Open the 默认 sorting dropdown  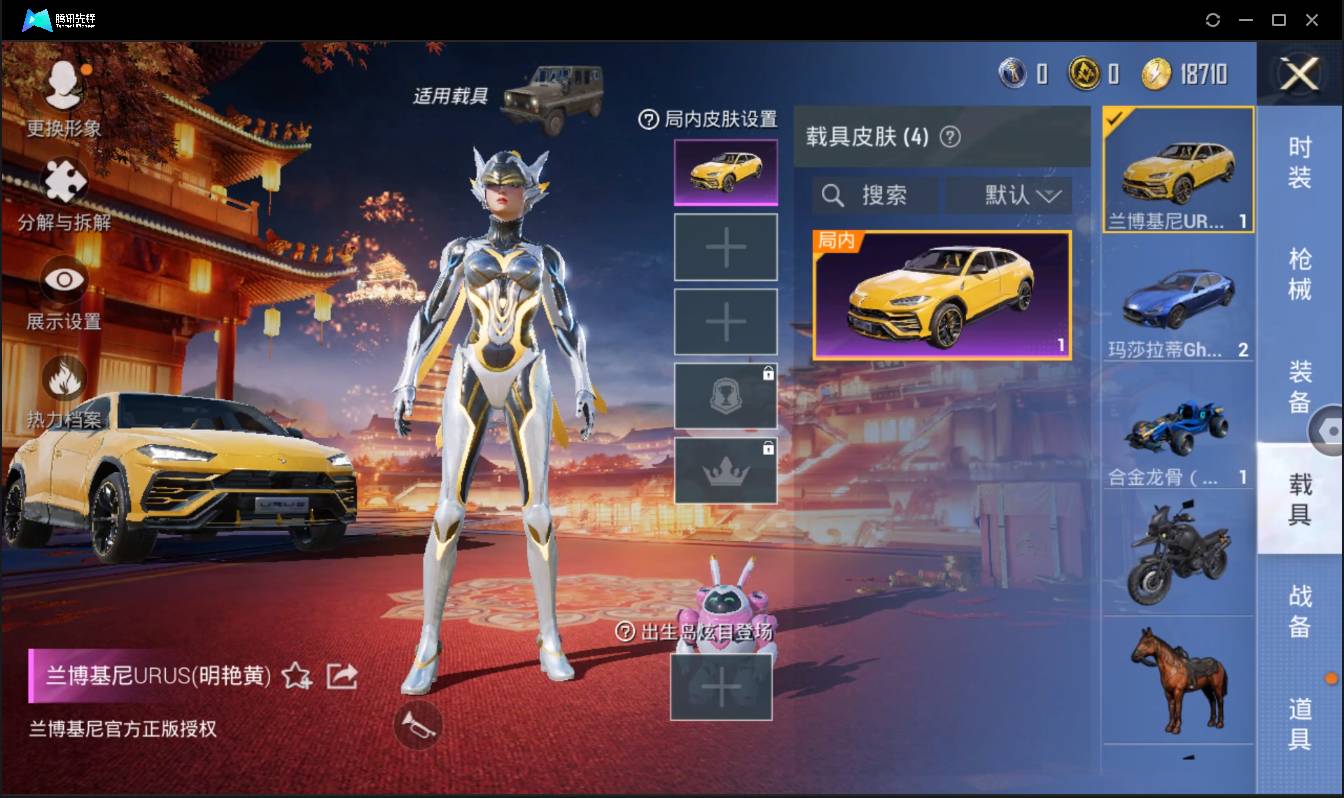[x=1008, y=195]
